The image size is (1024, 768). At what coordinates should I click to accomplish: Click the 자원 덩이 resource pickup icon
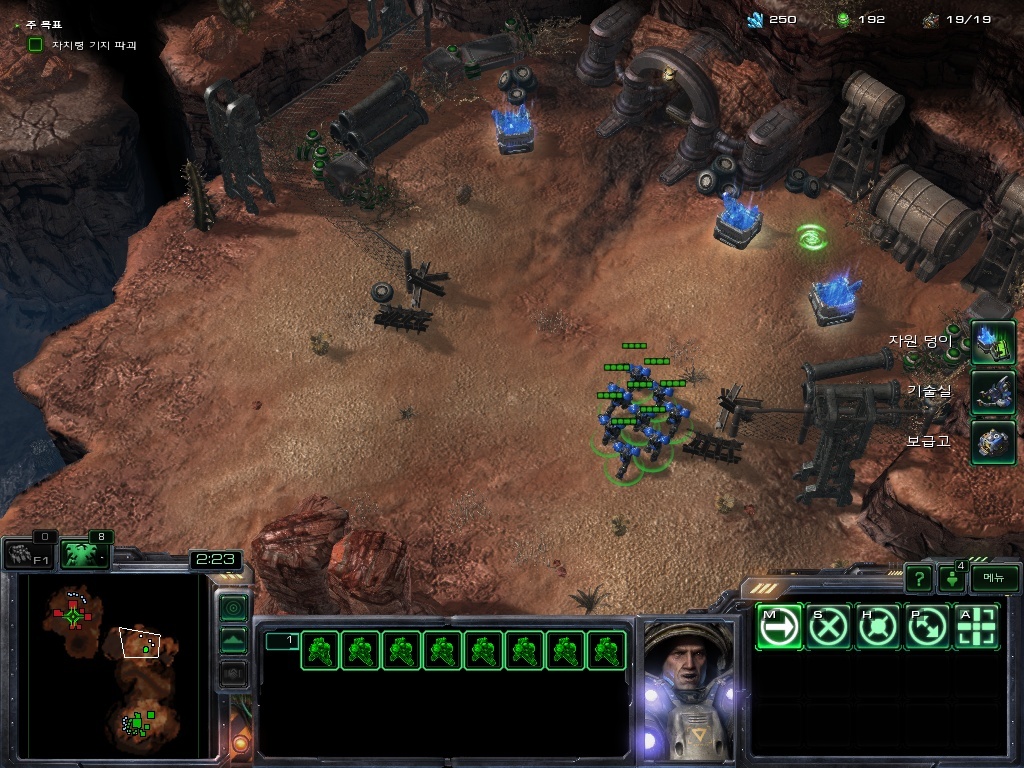[x=993, y=343]
